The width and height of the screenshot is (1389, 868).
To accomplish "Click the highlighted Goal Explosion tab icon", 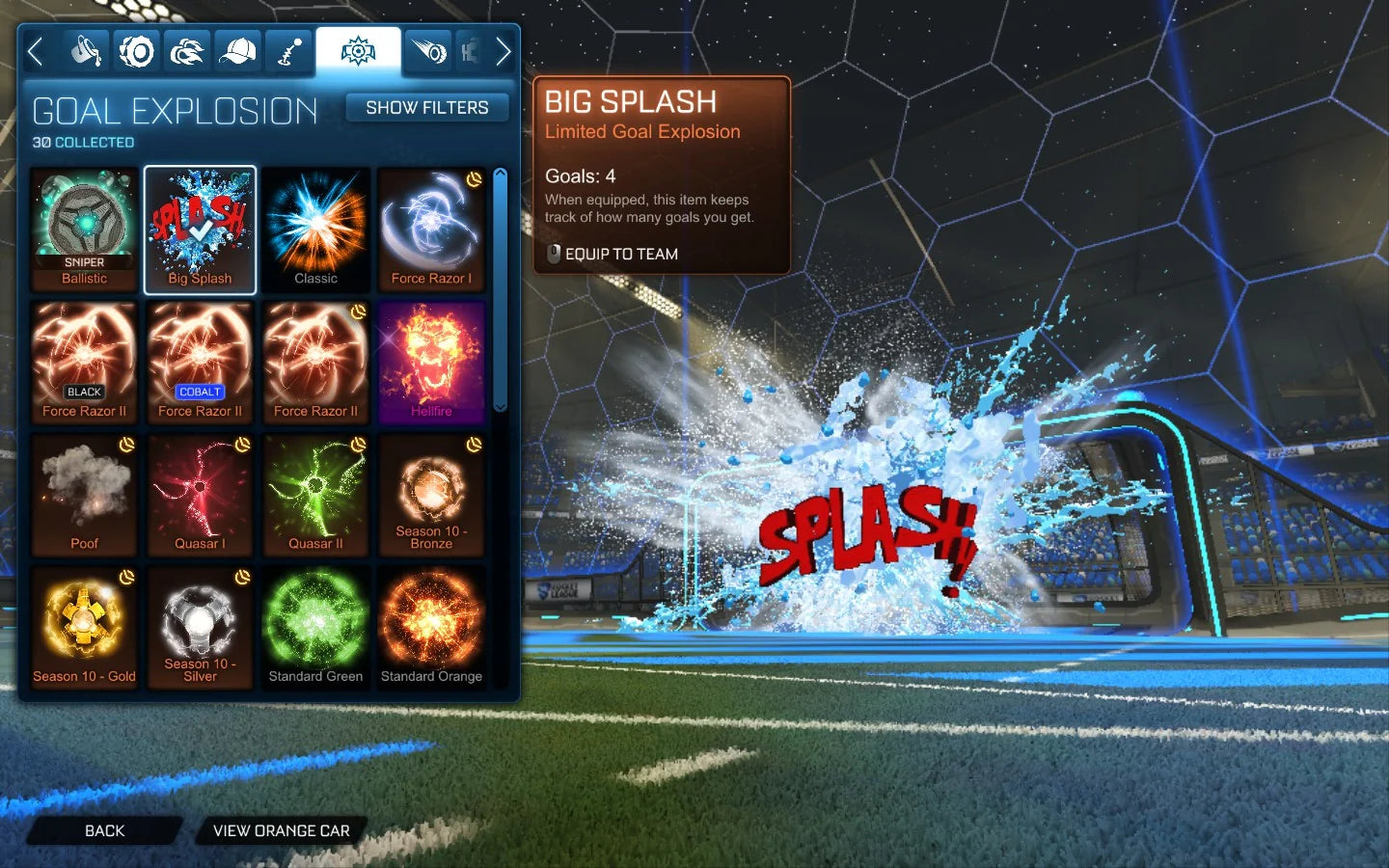I will [357, 50].
